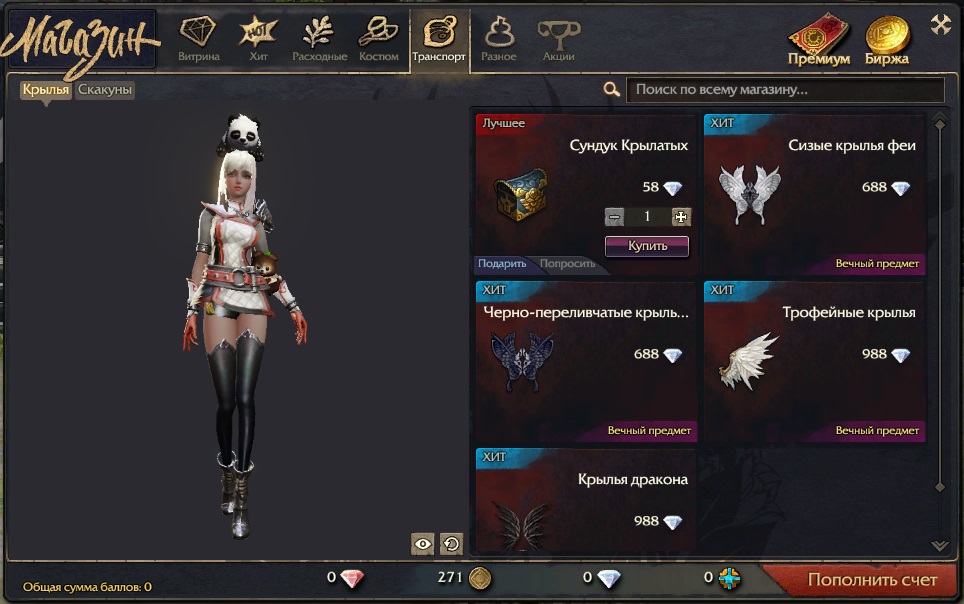This screenshot has width=964, height=604.
Task: Go to the Биржа exchange
Action: (x=887, y=42)
